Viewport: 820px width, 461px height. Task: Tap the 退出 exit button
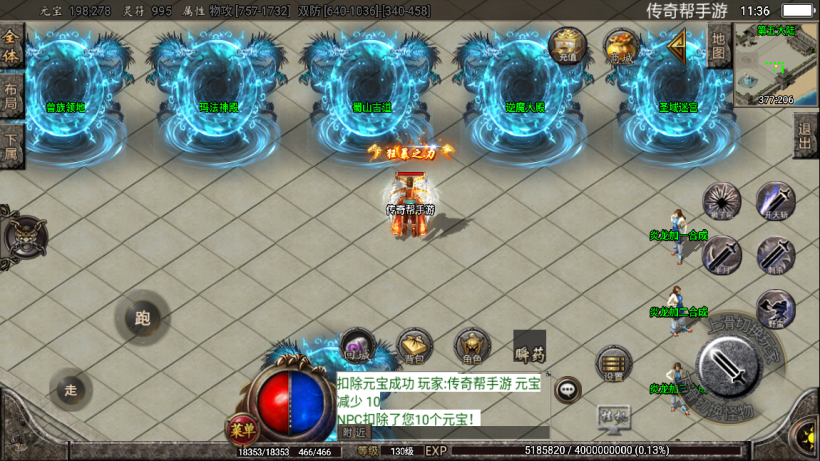click(x=805, y=135)
